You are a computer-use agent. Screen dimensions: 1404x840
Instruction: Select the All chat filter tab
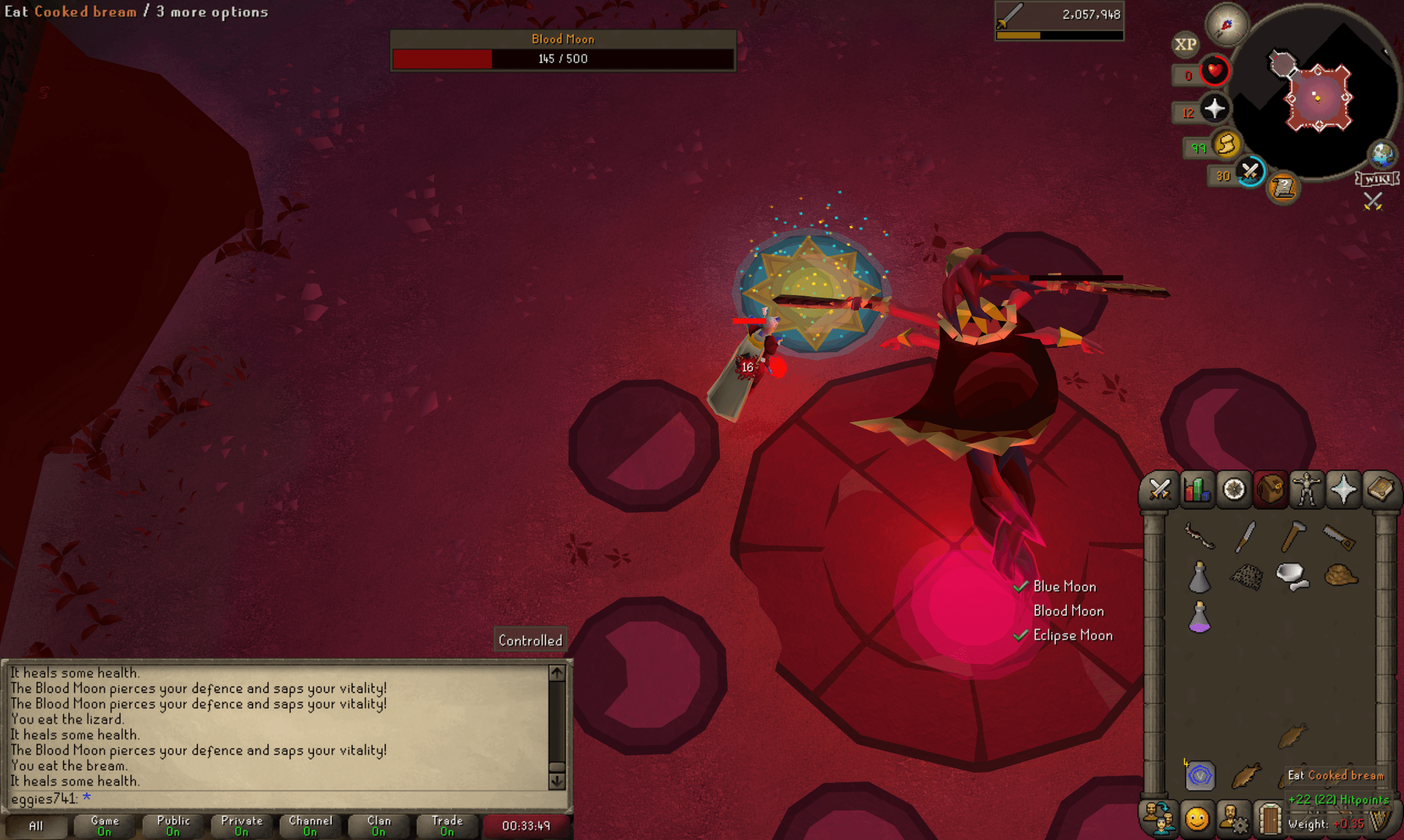point(38,825)
